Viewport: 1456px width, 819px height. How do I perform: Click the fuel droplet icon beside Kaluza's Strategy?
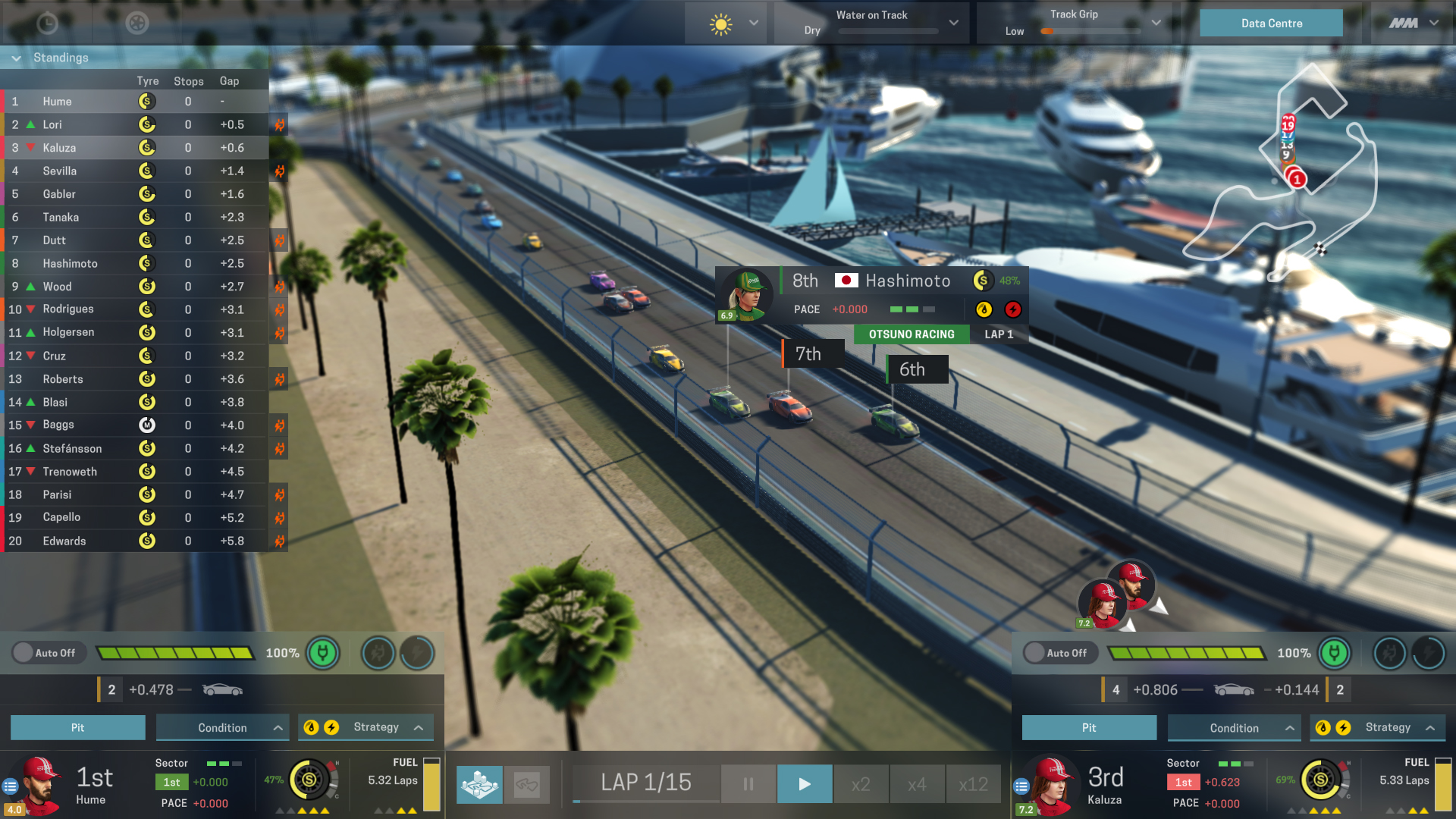(1323, 727)
